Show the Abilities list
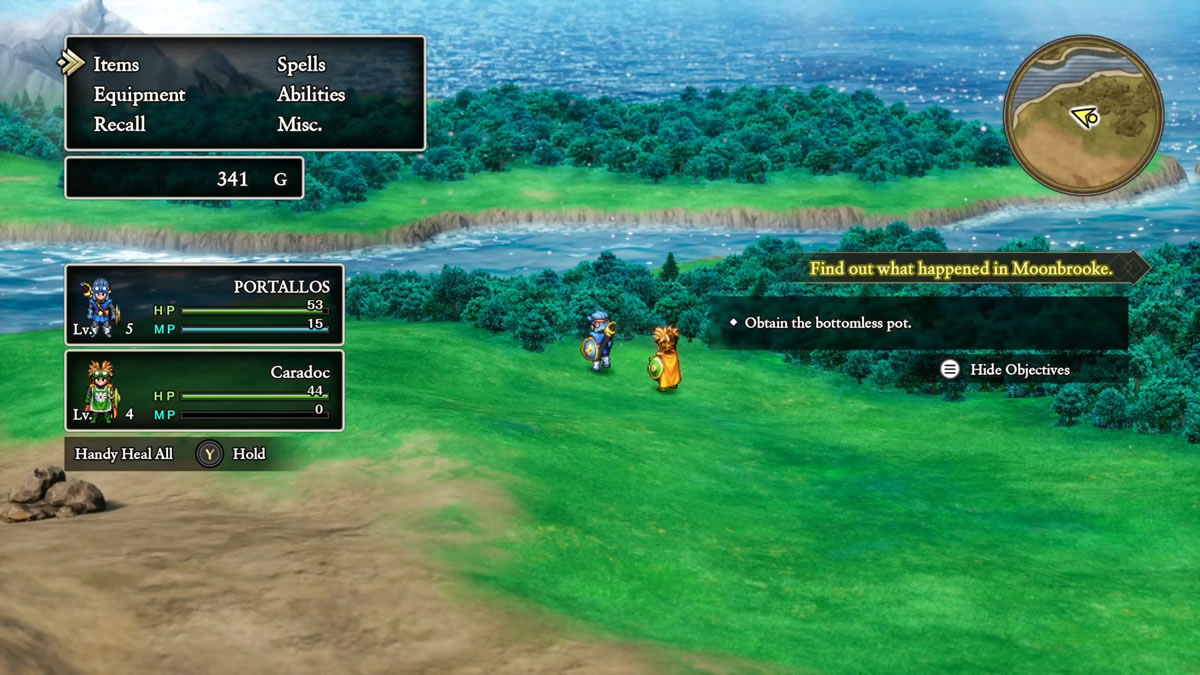The width and height of the screenshot is (1200, 675). pos(311,94)
